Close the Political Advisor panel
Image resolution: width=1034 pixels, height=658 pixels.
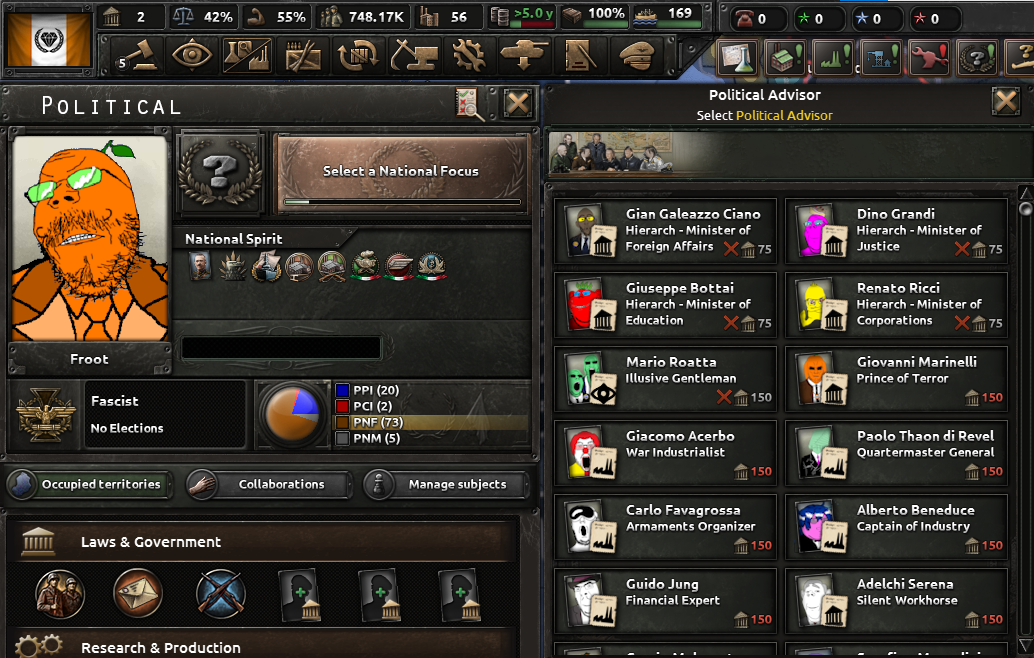(1005, 101)
